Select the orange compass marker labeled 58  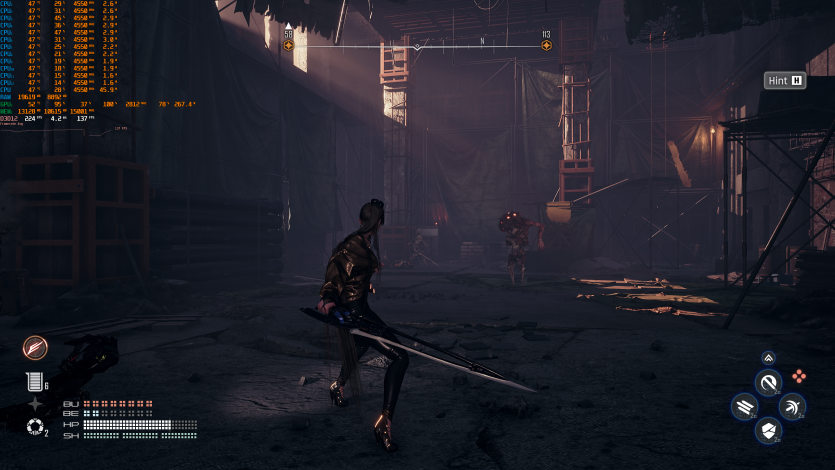pyautogui.click(x=289, y=46)
